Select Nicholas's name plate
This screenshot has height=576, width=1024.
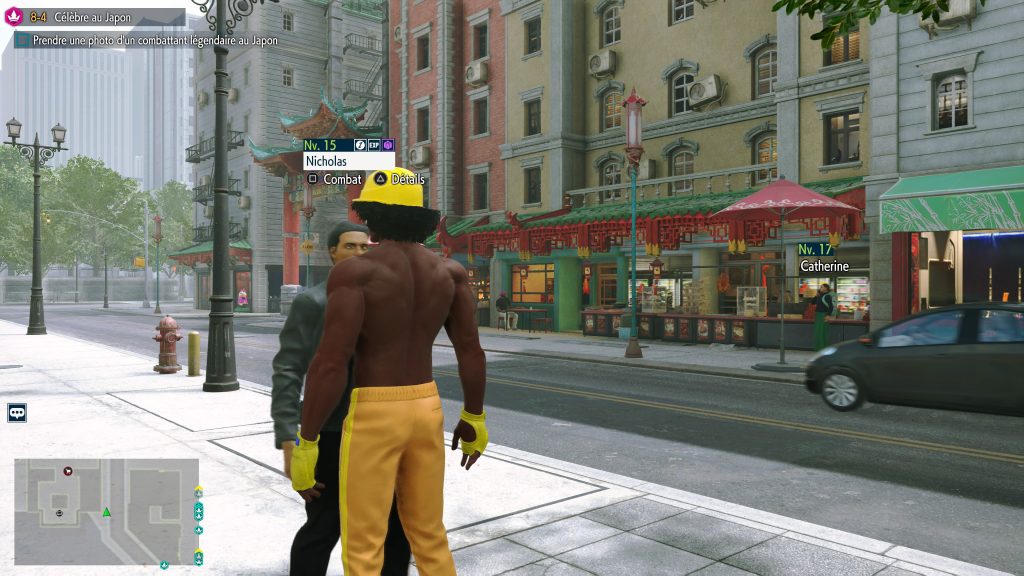[x=348, y=160]
